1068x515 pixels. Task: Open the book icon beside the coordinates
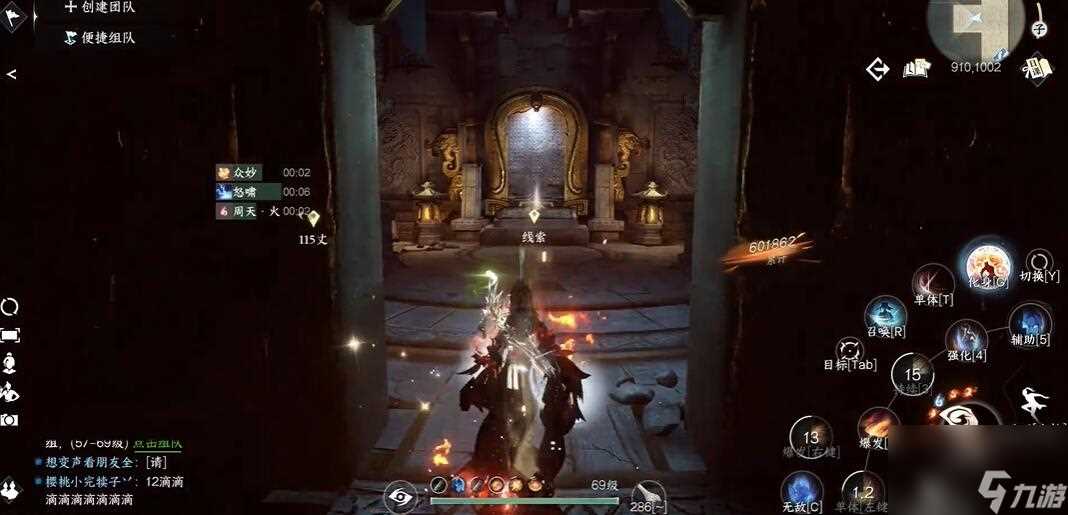coord(916,68)
